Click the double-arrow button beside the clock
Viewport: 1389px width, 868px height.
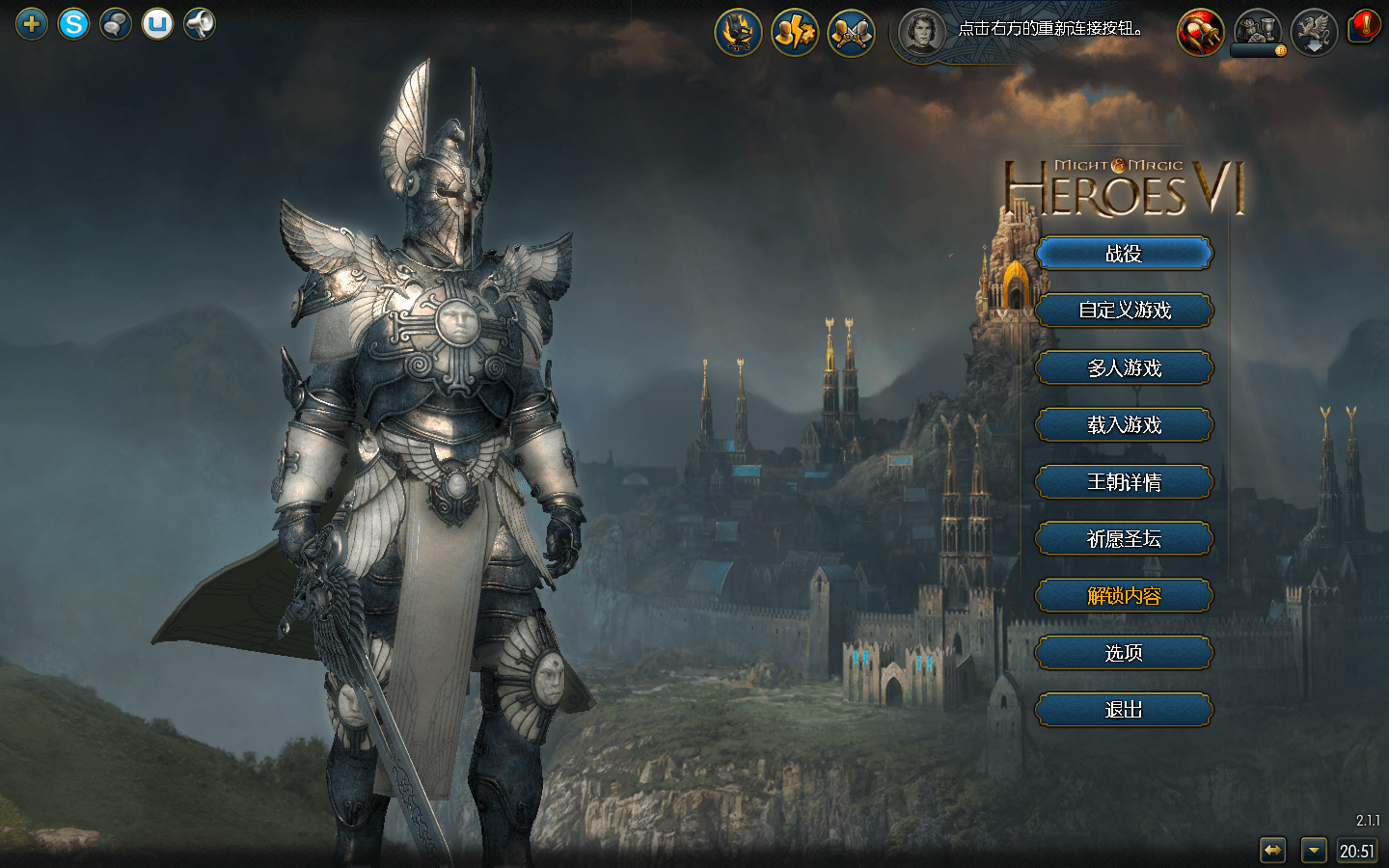click(1273, 850)
